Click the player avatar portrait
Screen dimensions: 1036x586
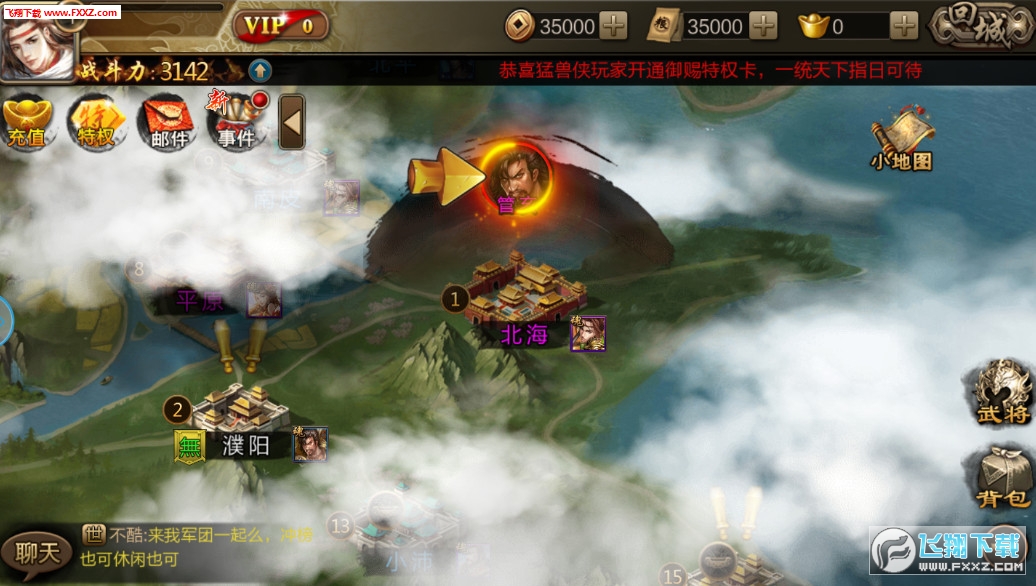(x=36, y=42)
